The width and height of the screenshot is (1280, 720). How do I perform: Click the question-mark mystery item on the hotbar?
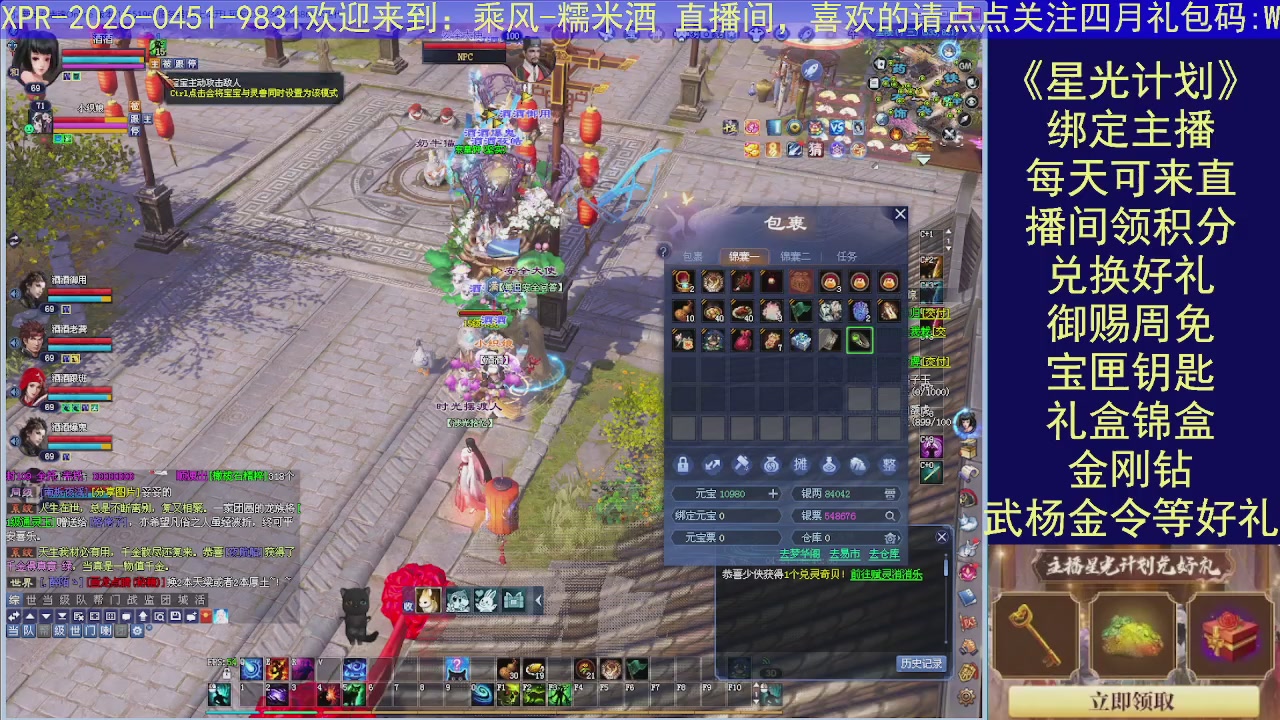(x=457, y=667)
